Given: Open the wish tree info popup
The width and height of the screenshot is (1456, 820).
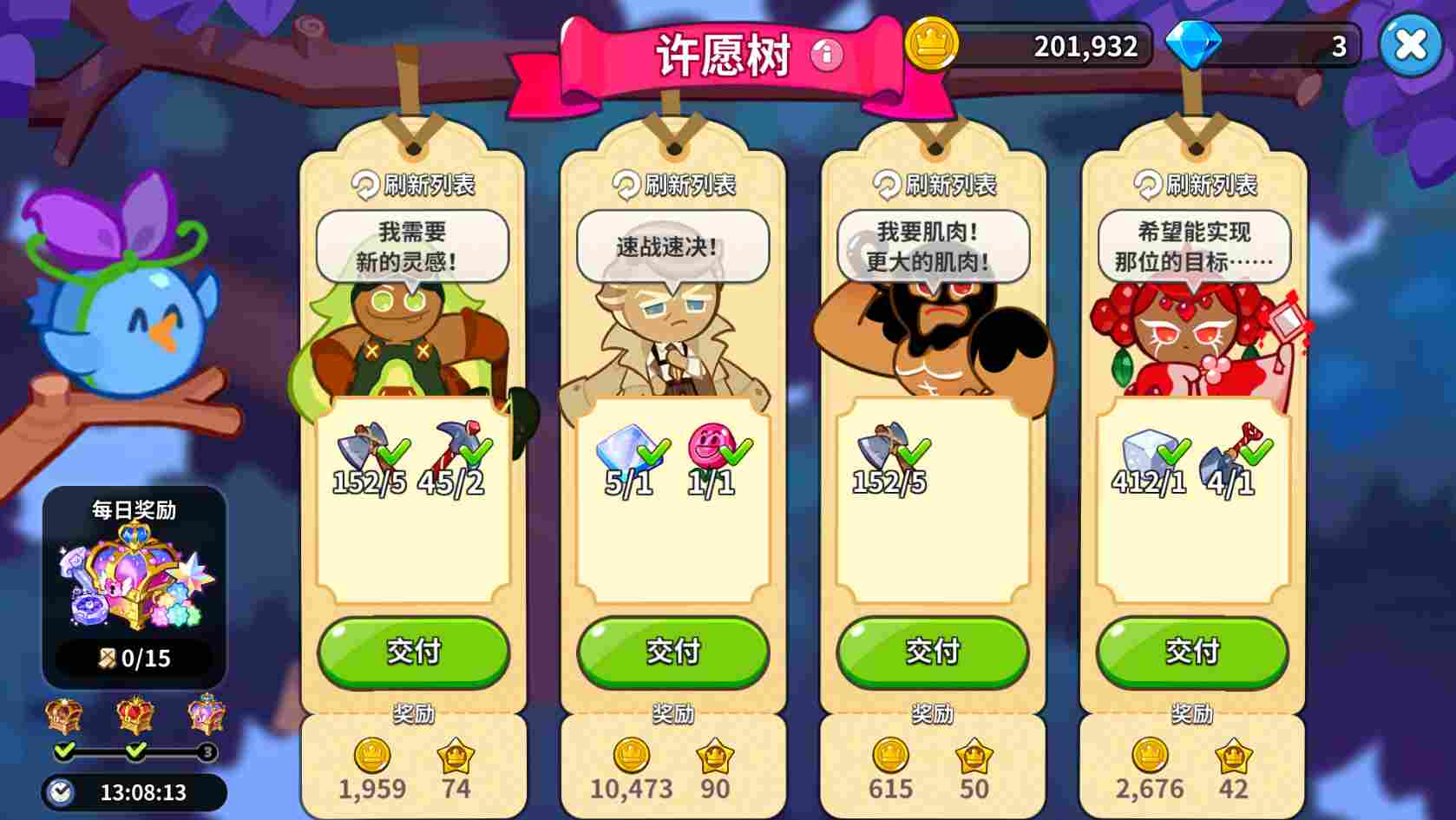Looking at the screenshot, I should pyautogui.click(x=825, y=55).
